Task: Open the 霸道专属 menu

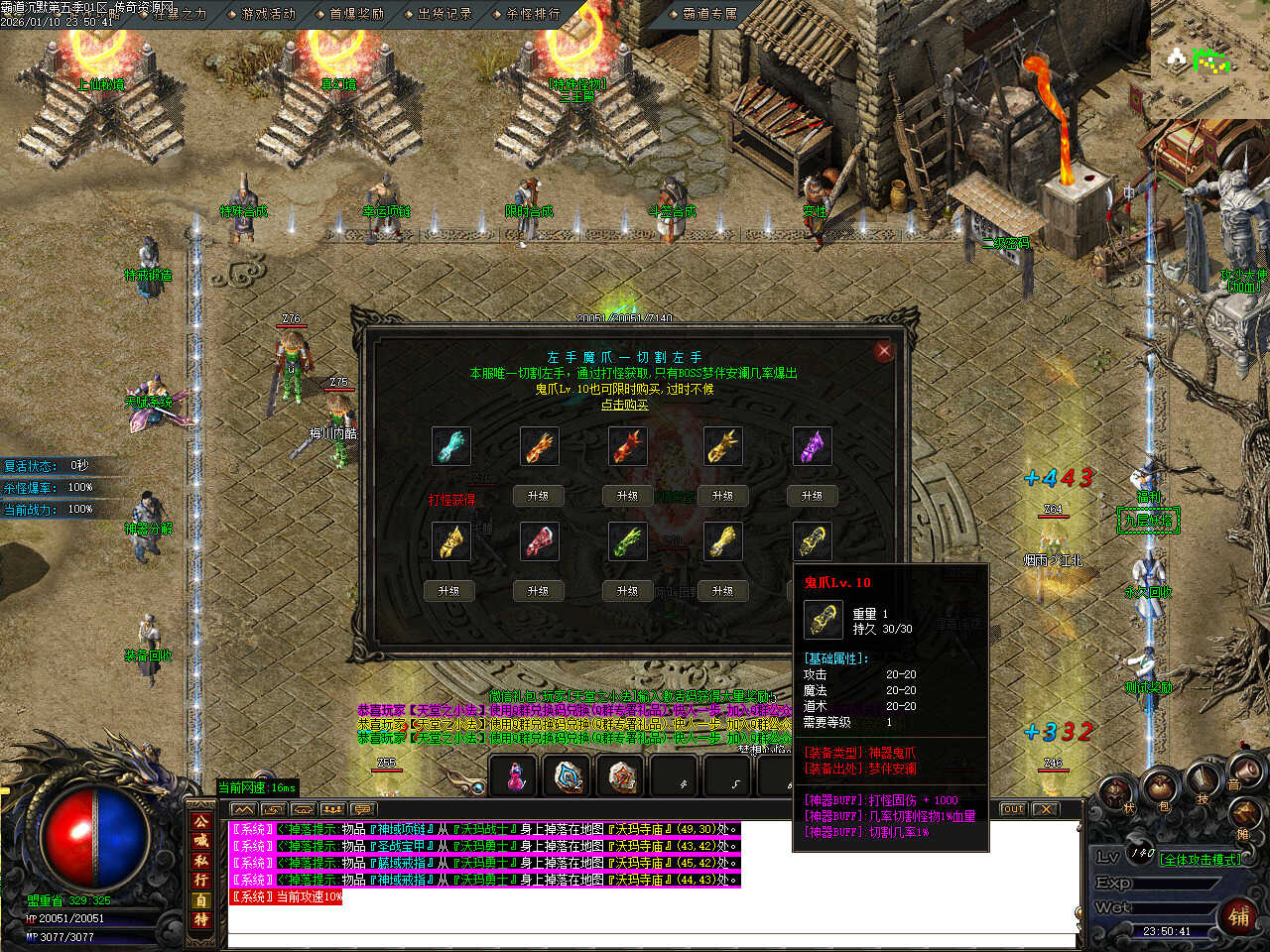Action: tap(709, 14)
